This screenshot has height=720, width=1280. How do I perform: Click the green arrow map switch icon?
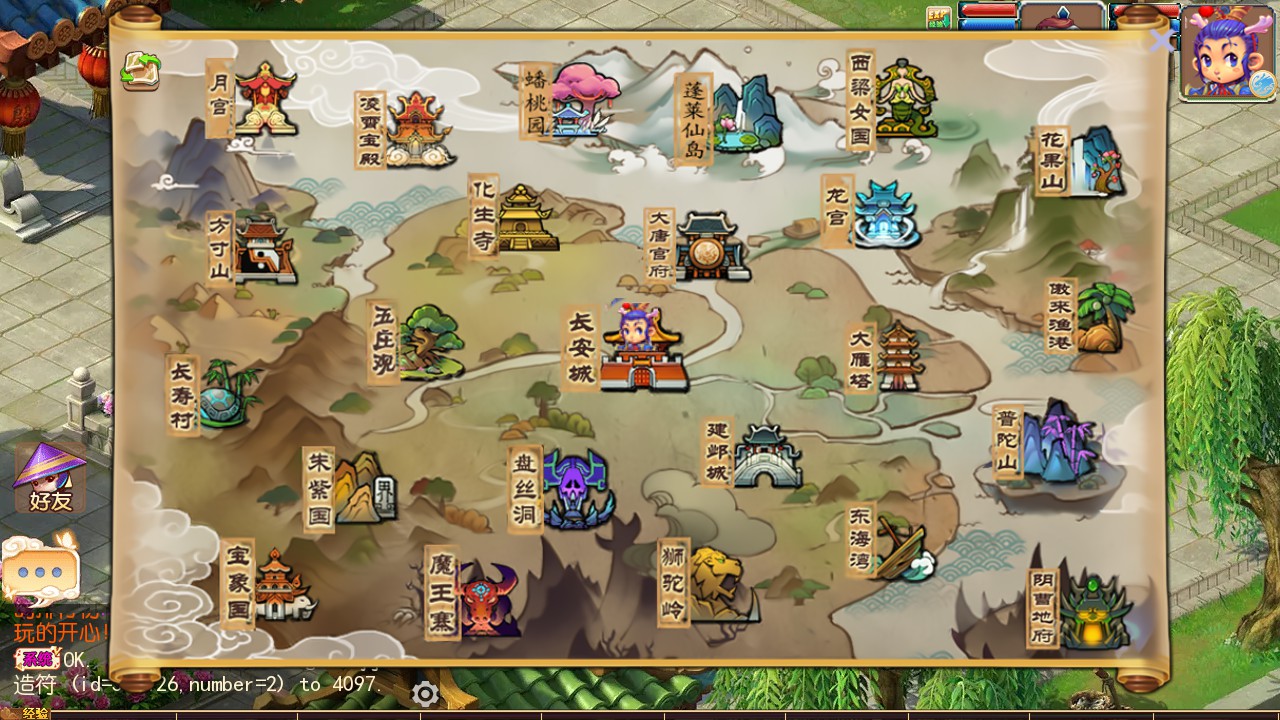coord(141,71)
